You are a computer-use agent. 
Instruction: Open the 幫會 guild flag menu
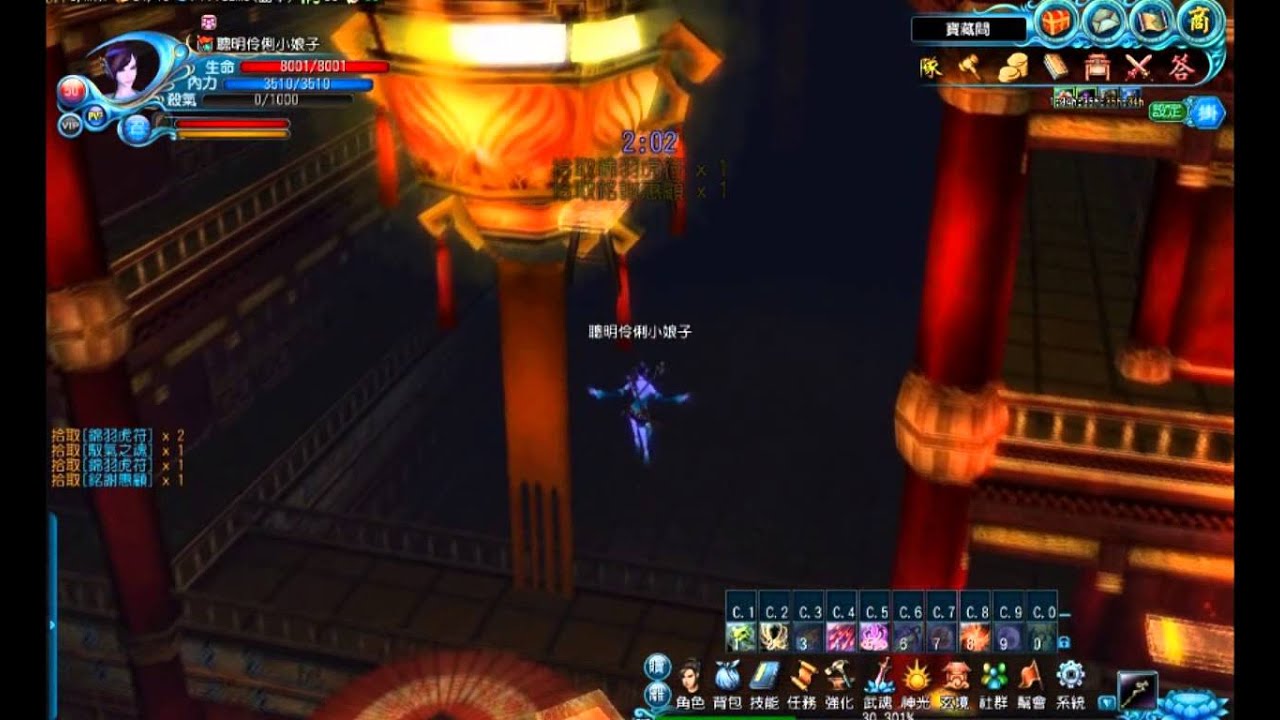coord(1030,680)
